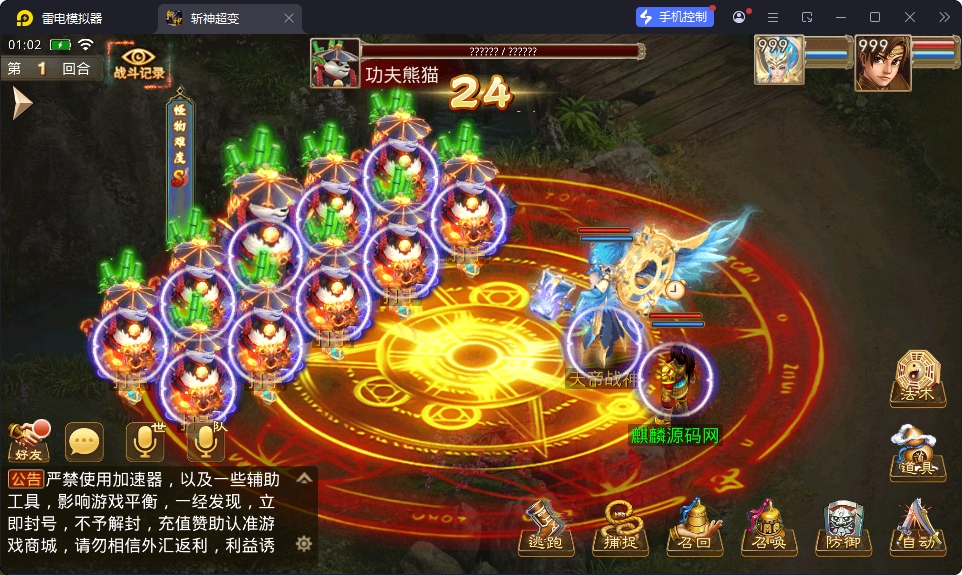Screen dimensions: 962x575
Task: Open chat settings via the gear icon
Action: click(x=304, y=544)
